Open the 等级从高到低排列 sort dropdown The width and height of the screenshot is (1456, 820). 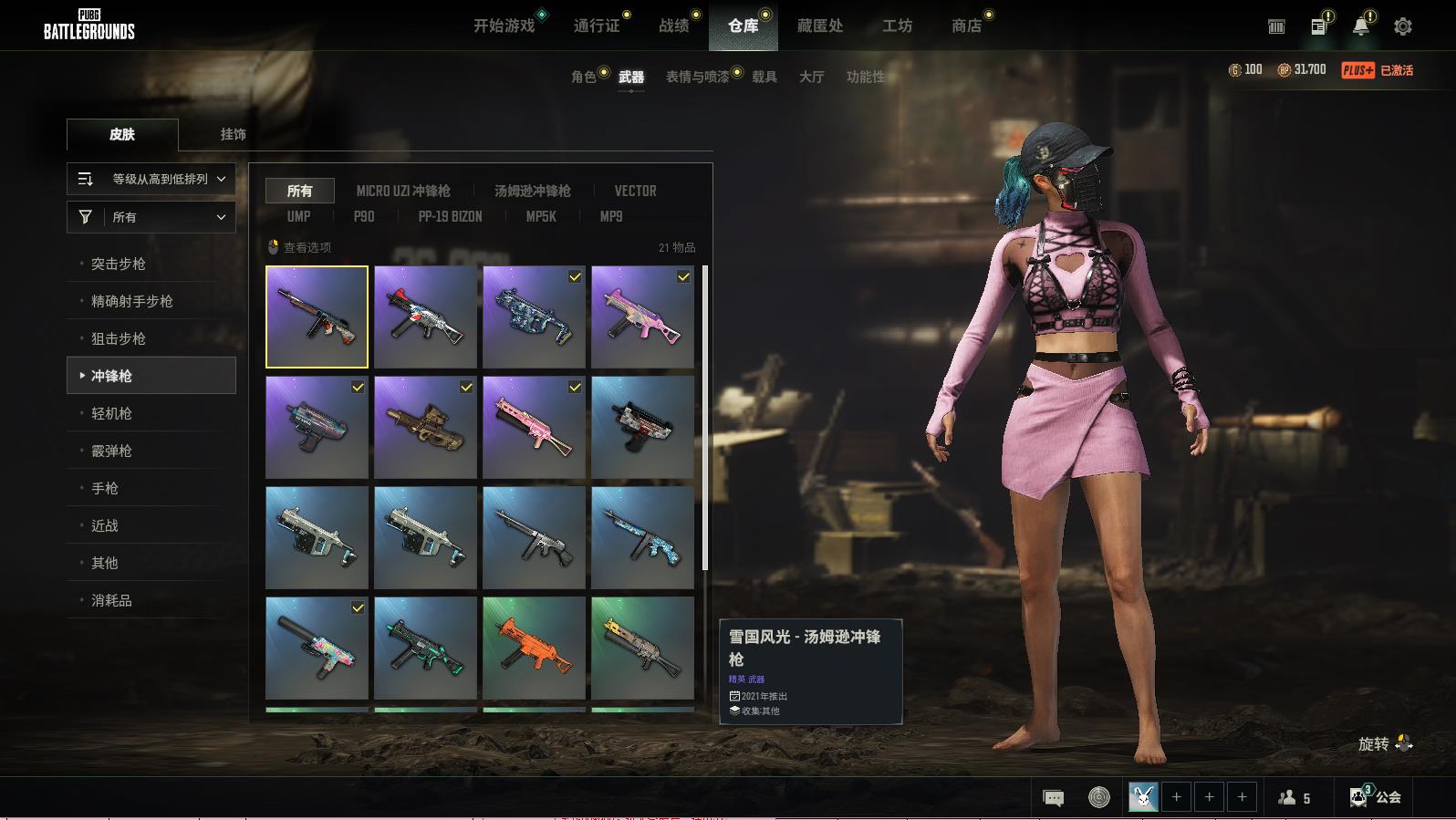pyautogui.click(x=151, y=179)
